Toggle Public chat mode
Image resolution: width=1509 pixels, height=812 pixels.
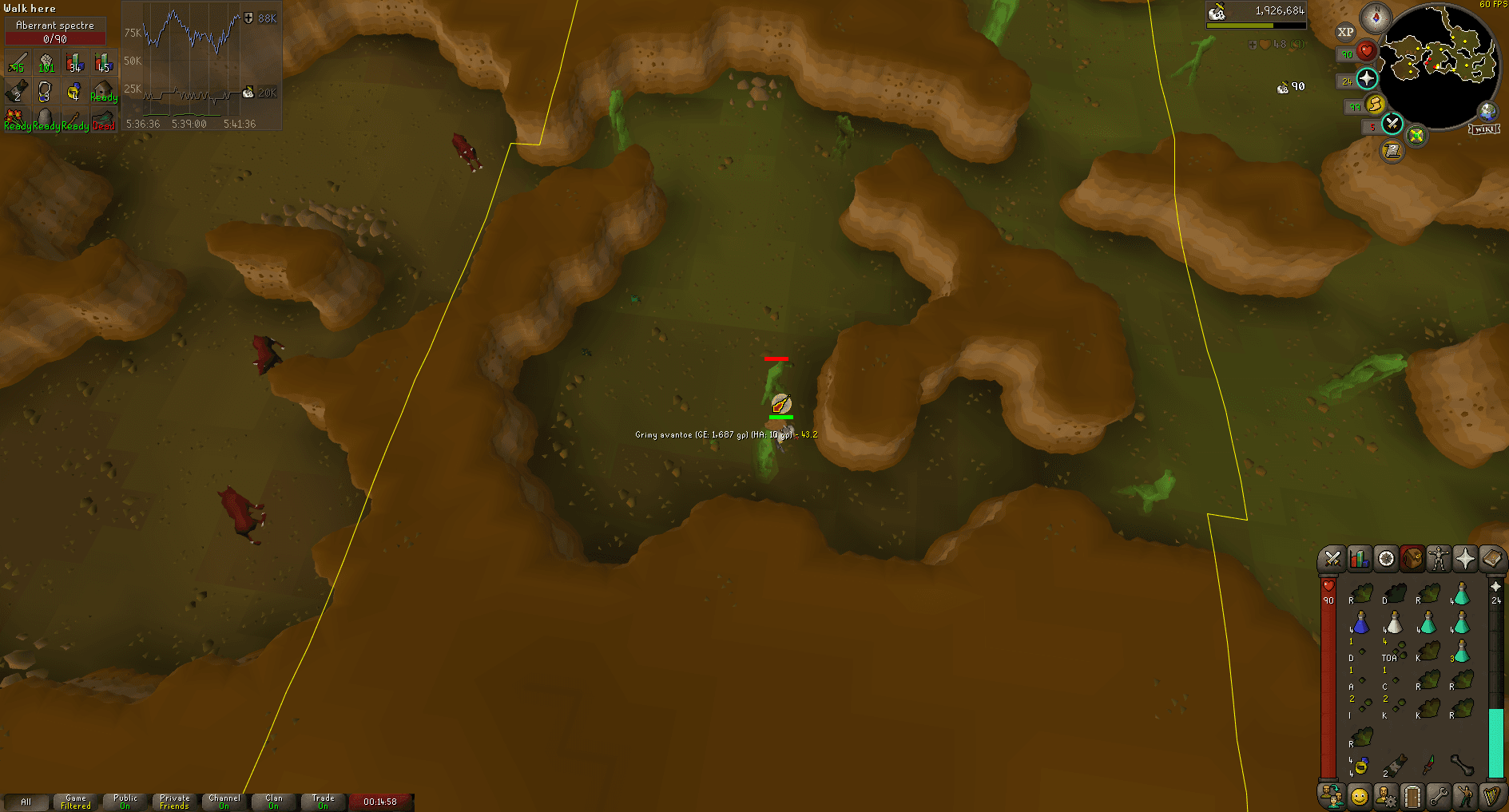pyautogui.click(x=124, y=801)
